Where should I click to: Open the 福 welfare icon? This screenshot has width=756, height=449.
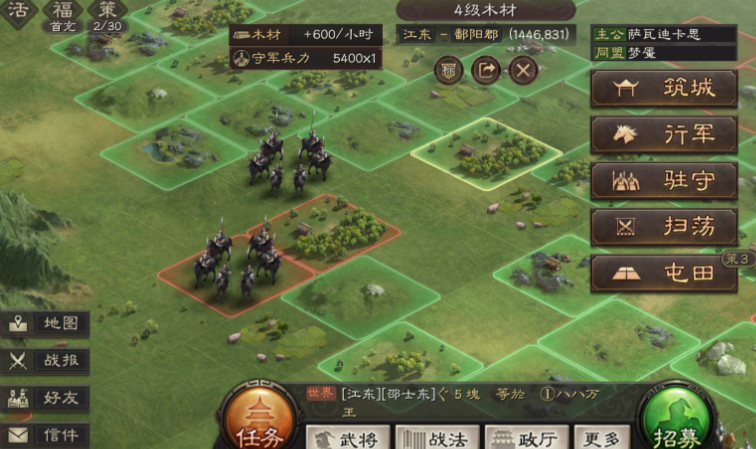click(63, 14)
